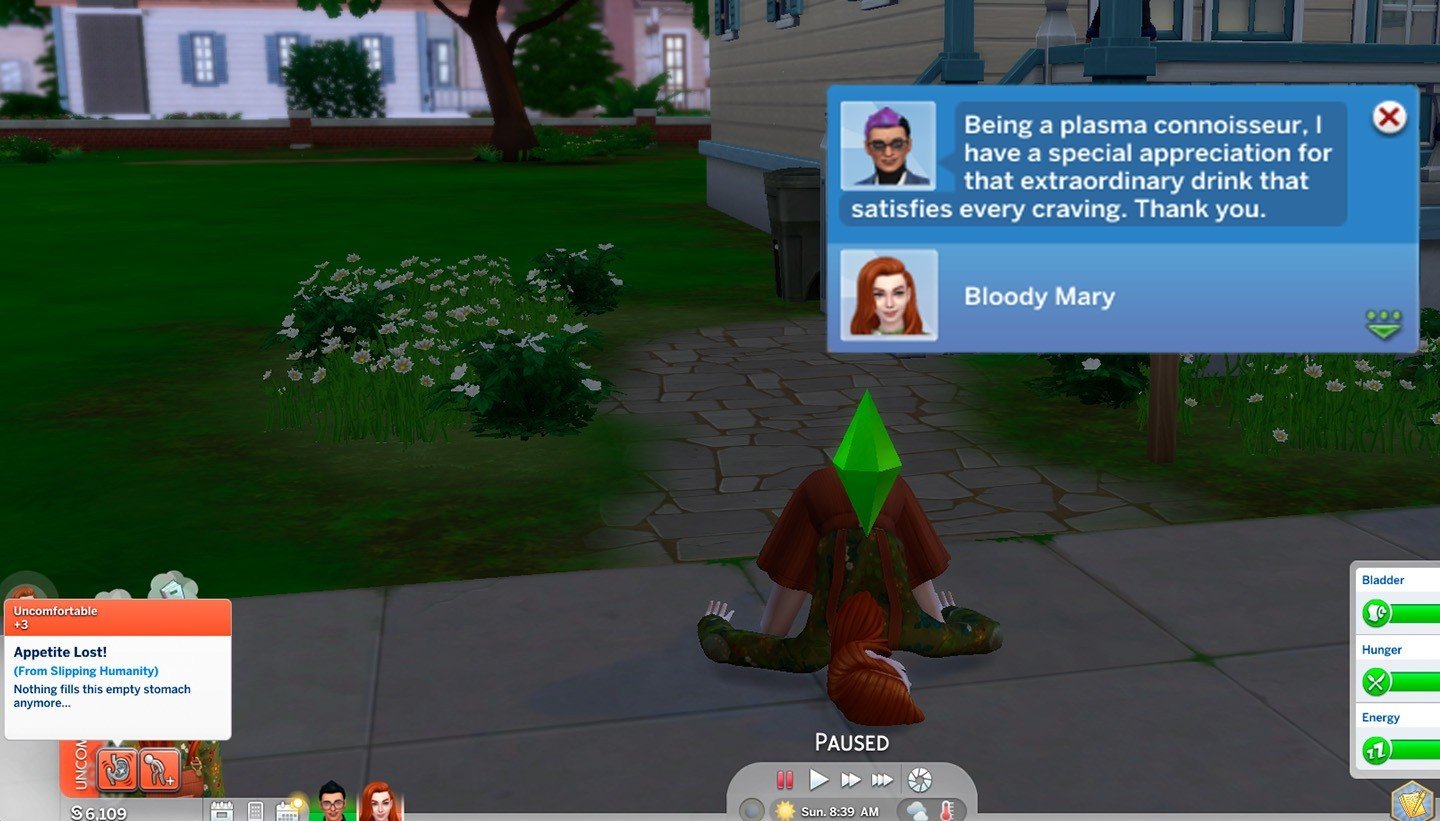Click the $6,109 household funds display
Viewport: 1440px width, 821px height.
tap(100, 812)
